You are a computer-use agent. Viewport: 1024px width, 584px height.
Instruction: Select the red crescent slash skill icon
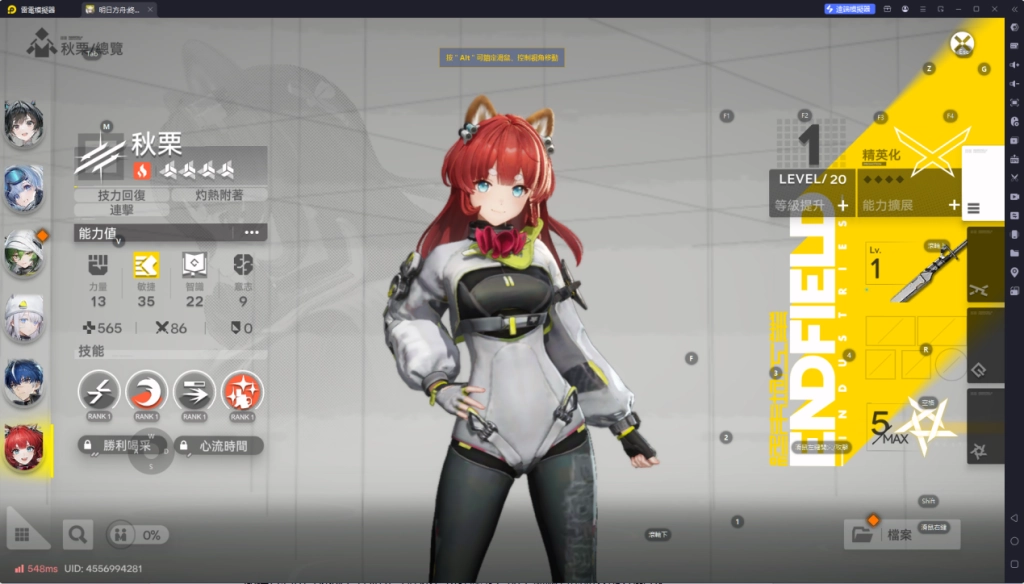[147, 391]
